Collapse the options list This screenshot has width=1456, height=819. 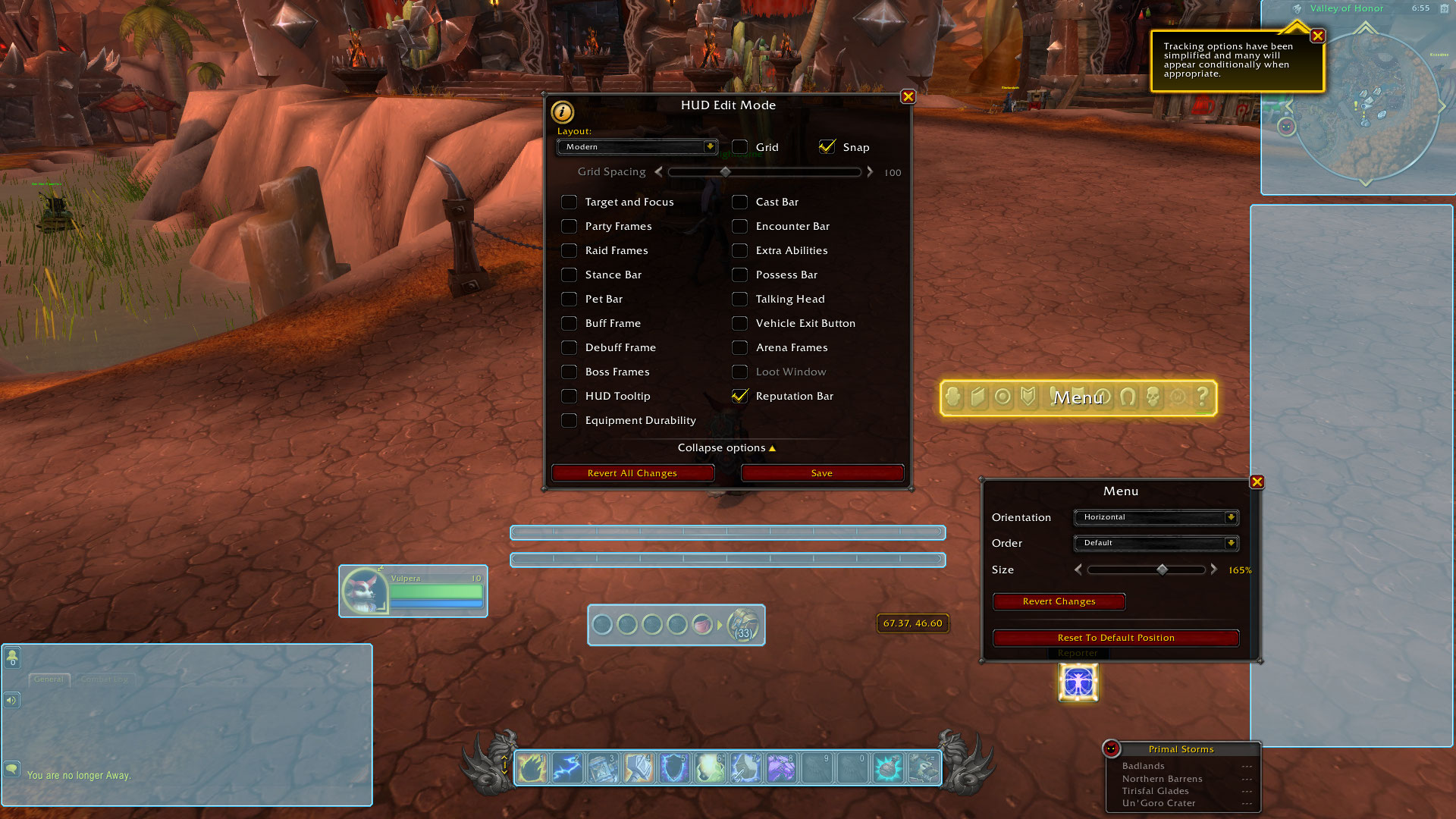click(726, 448)
